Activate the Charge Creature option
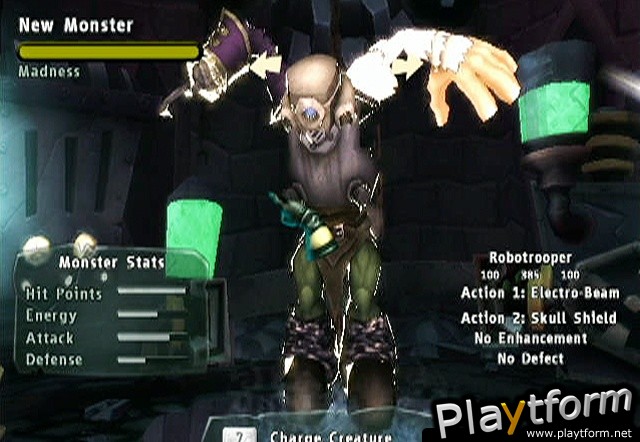The width and height of the screenshot is (640, 442). point(316,436)
